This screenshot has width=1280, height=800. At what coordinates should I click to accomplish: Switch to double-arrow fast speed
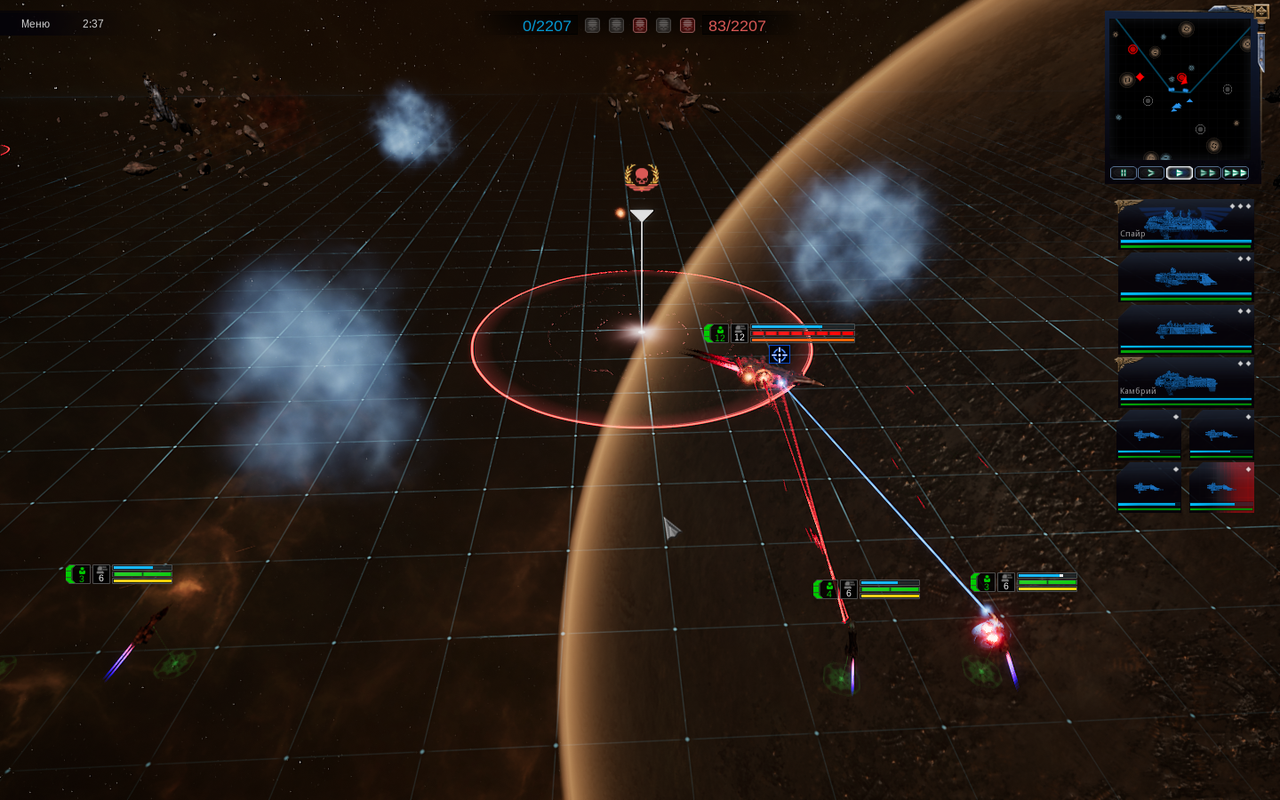coord(1207,173)
